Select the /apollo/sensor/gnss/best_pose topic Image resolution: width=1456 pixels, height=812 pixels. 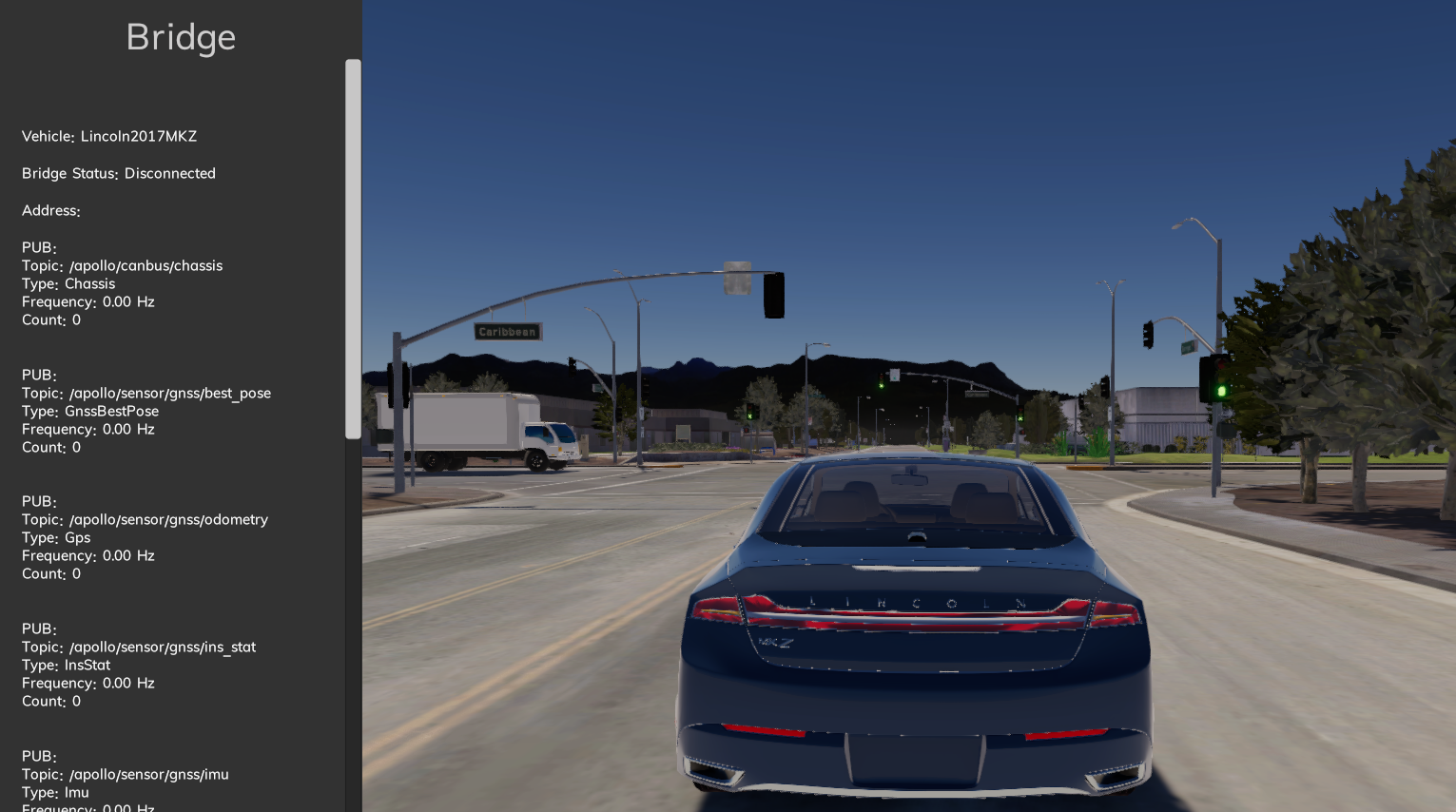[146, 393]
